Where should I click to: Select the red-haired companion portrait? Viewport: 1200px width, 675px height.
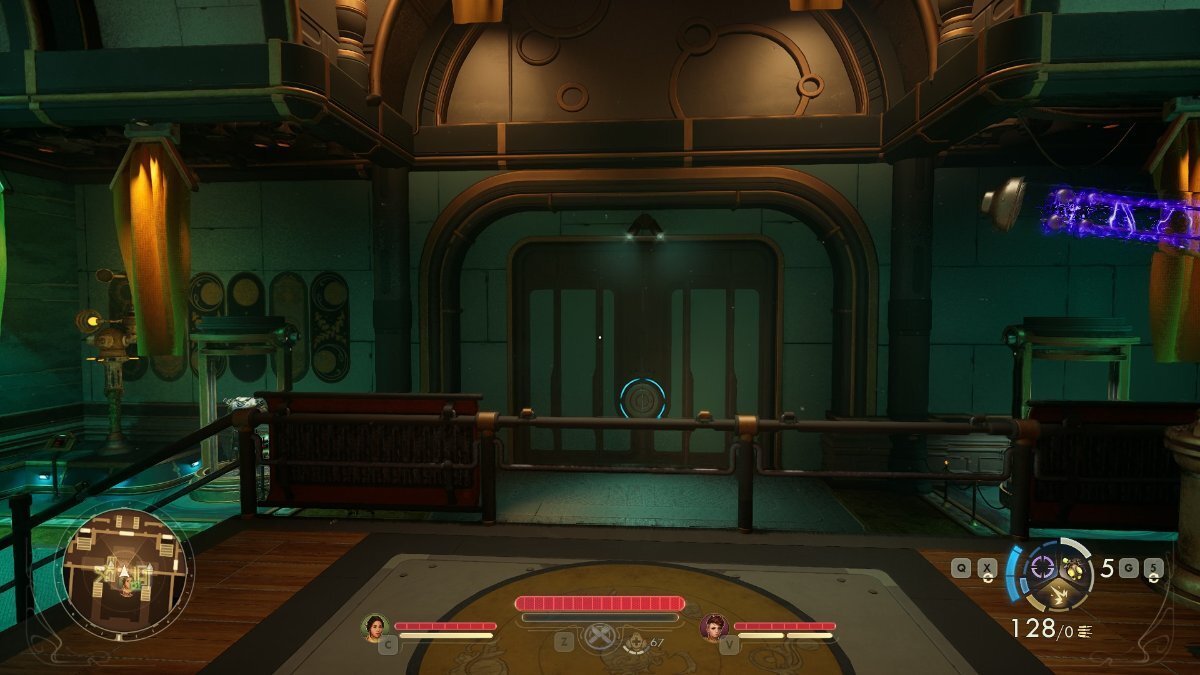(x=714, y=628)
